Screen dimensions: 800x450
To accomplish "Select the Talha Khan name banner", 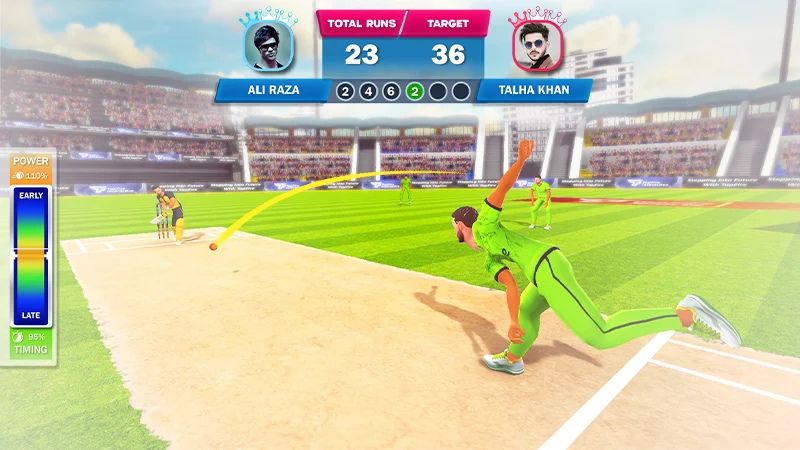I will [x=533, y=91].
